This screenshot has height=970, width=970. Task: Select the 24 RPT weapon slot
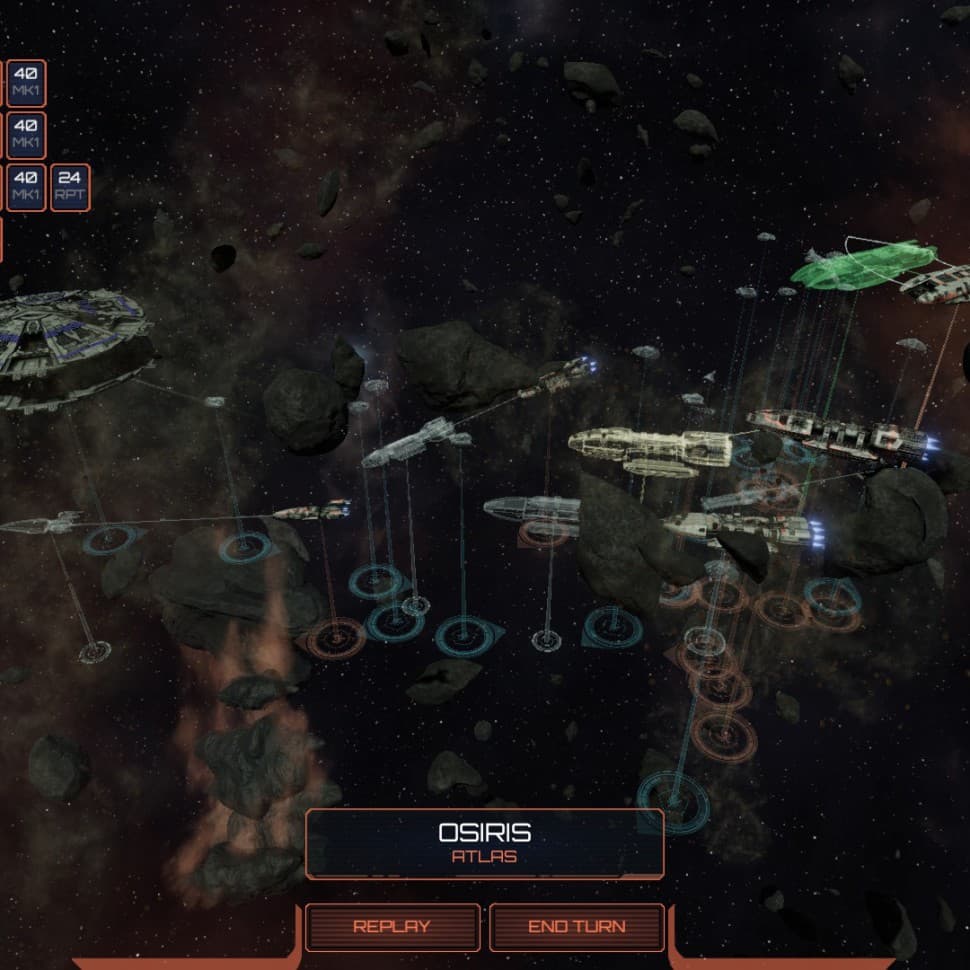[70, 188]
